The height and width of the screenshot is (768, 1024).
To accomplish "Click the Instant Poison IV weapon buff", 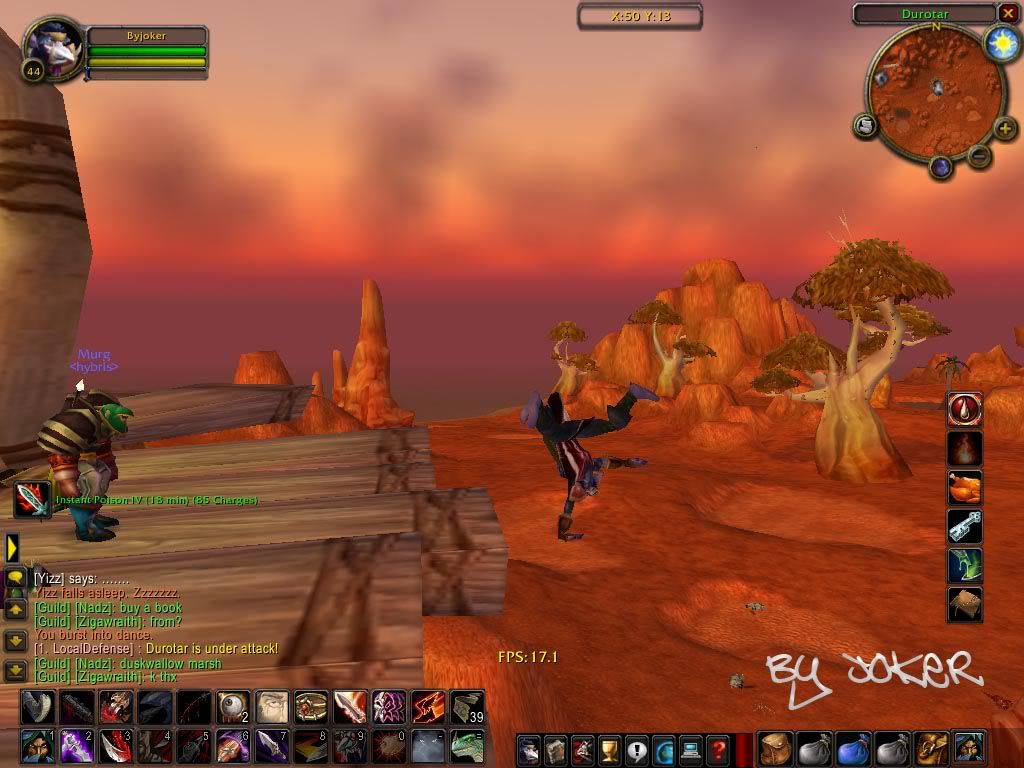I will [x=31, y=500].
